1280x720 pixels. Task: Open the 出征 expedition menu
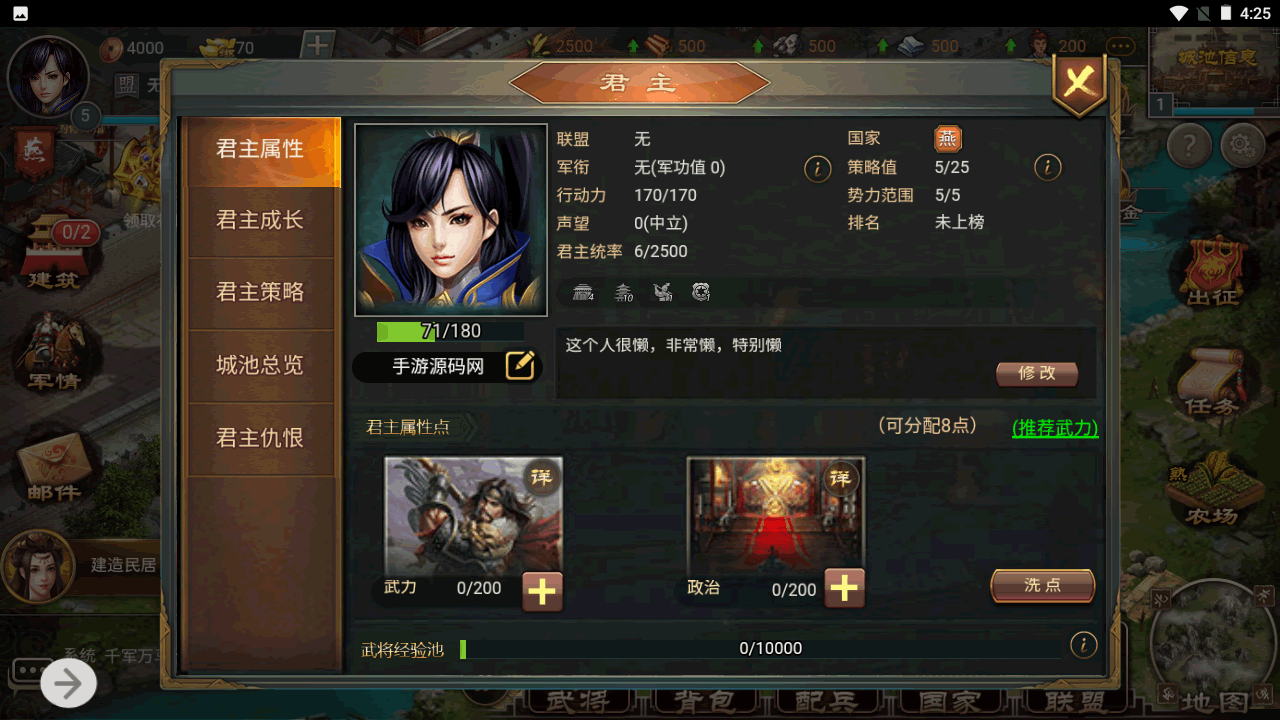click(1212, 272)
